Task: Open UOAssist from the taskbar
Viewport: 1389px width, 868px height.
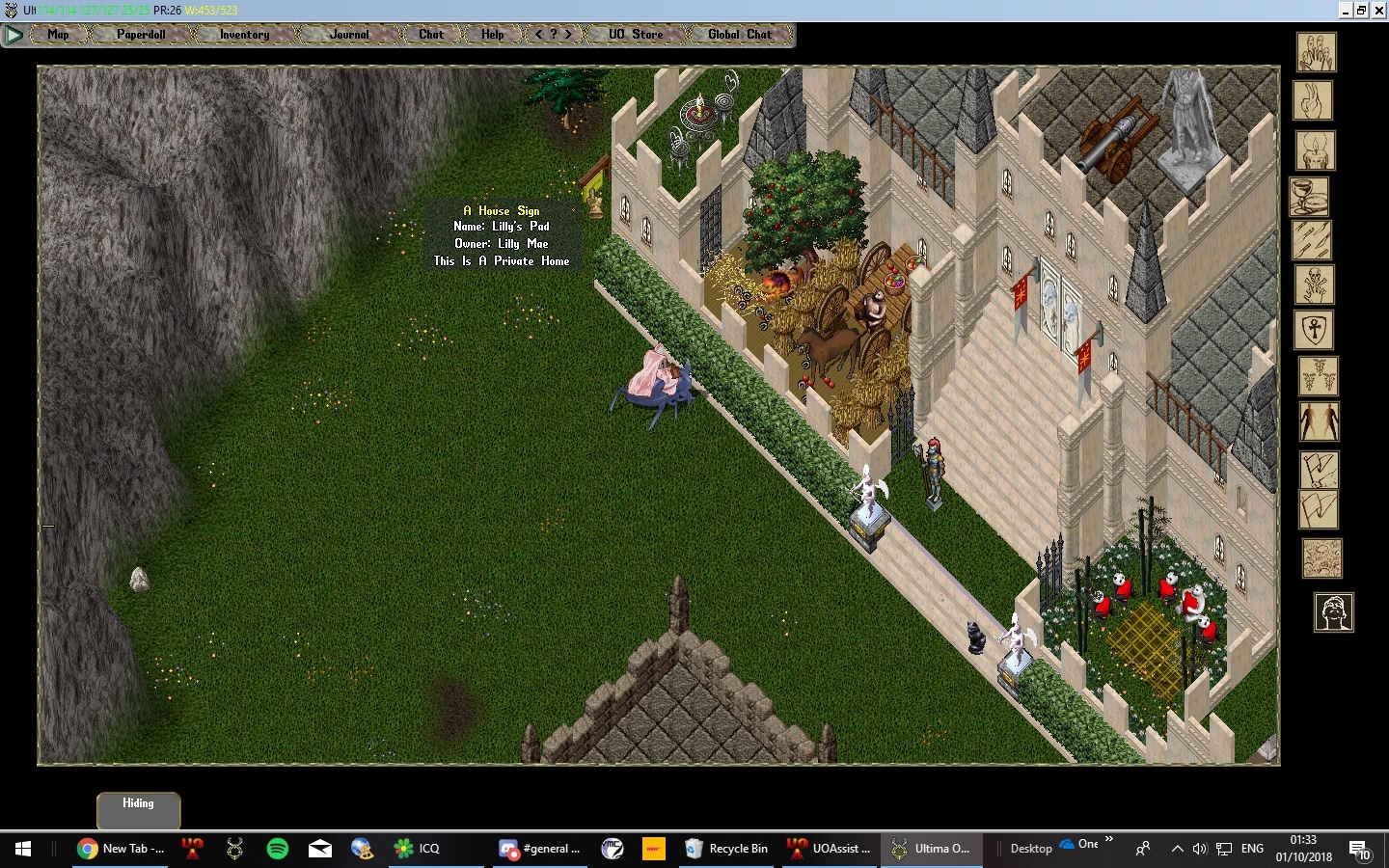Action: 830,849
